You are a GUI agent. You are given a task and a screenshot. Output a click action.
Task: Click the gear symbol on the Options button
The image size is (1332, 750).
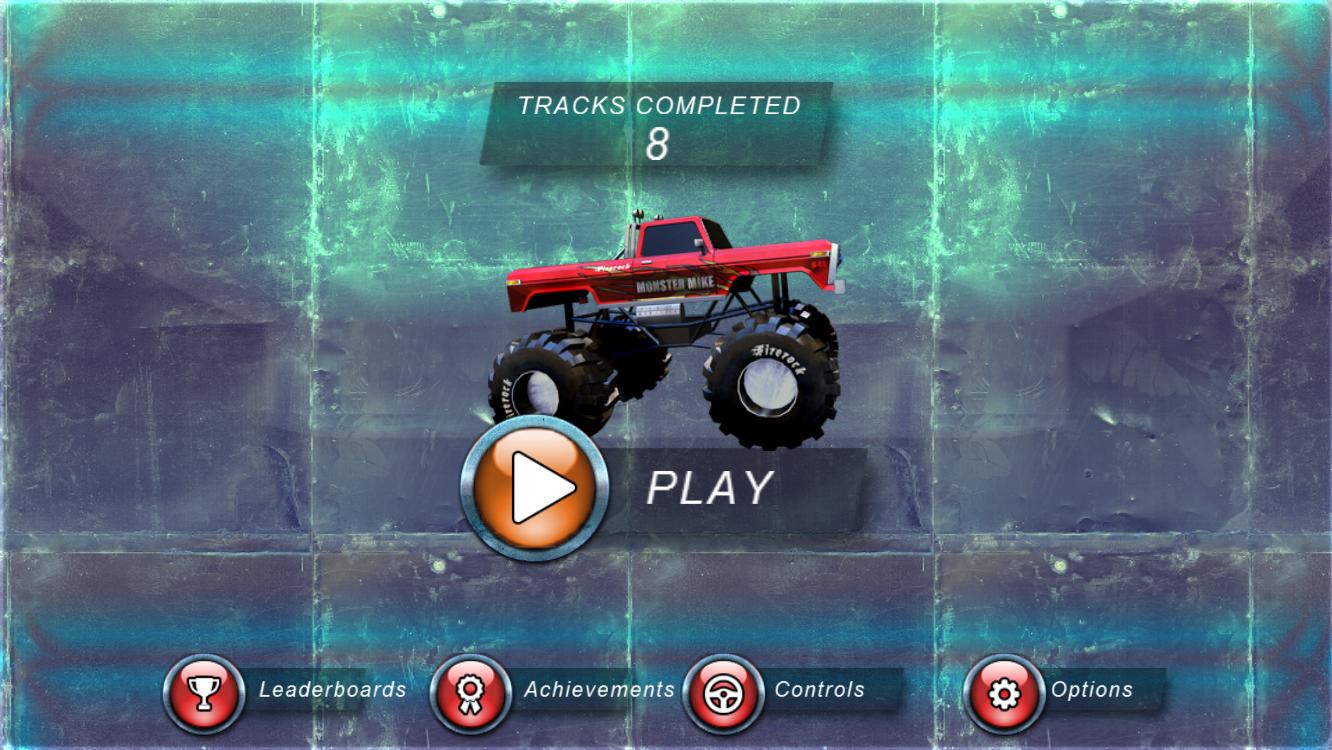coord(1005,689)
